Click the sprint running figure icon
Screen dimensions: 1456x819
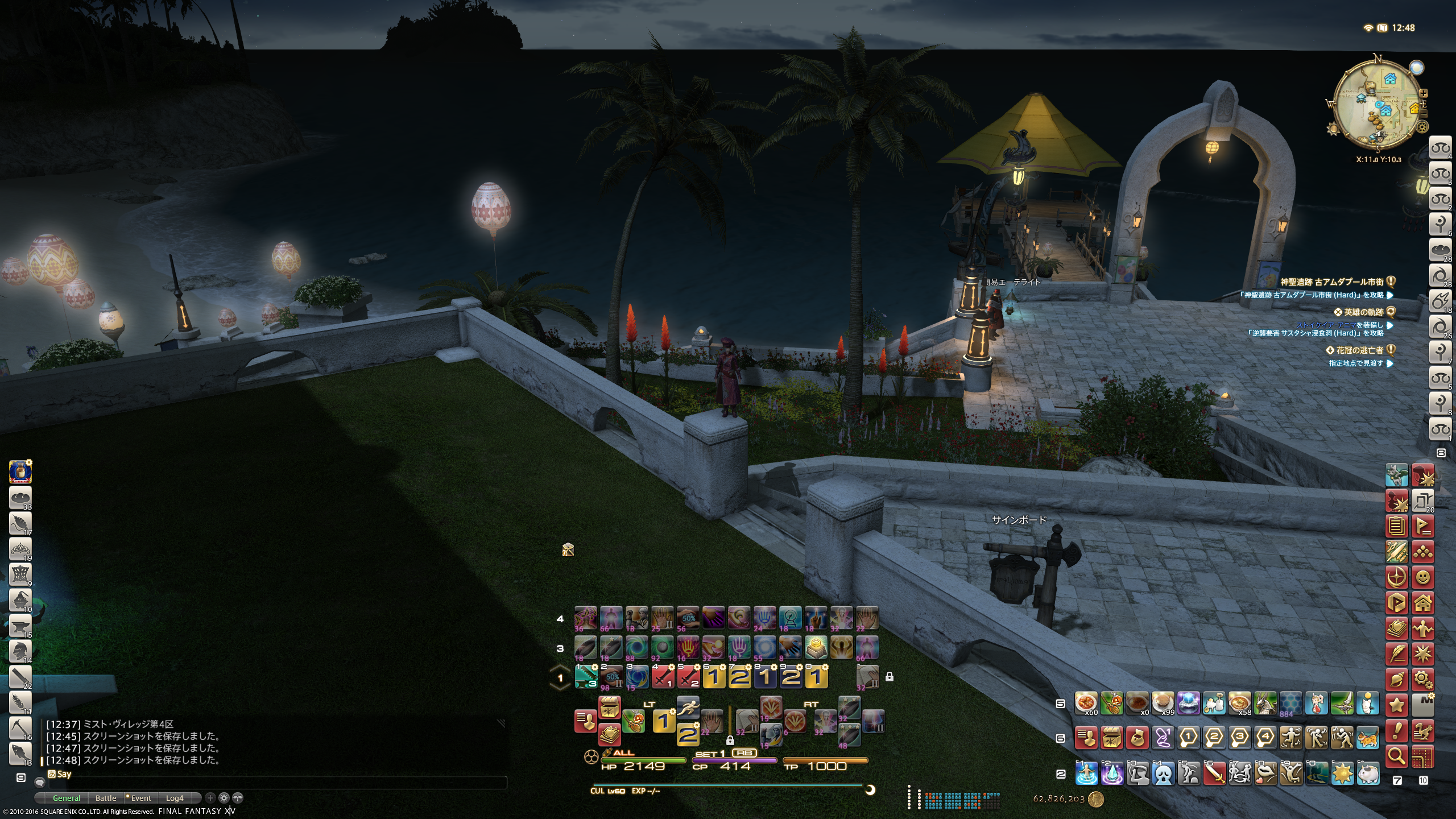(x=688, y=708)
